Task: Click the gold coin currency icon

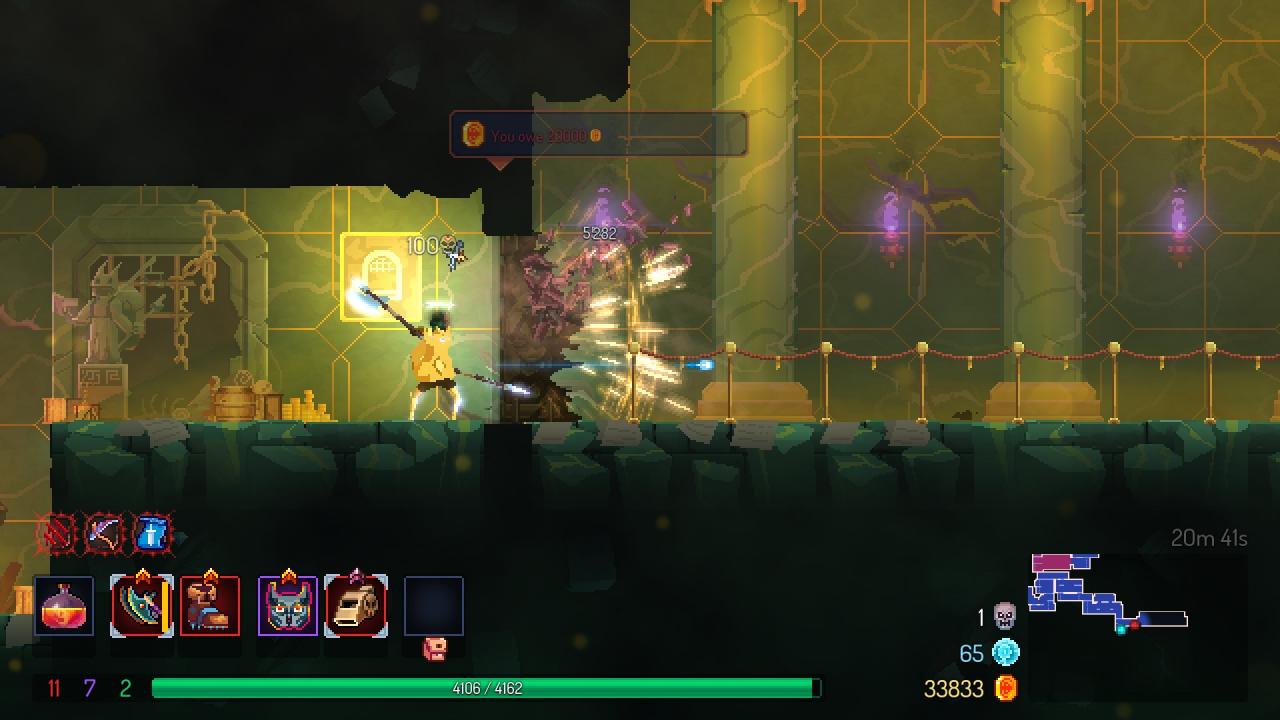Action: point(1006,688)
